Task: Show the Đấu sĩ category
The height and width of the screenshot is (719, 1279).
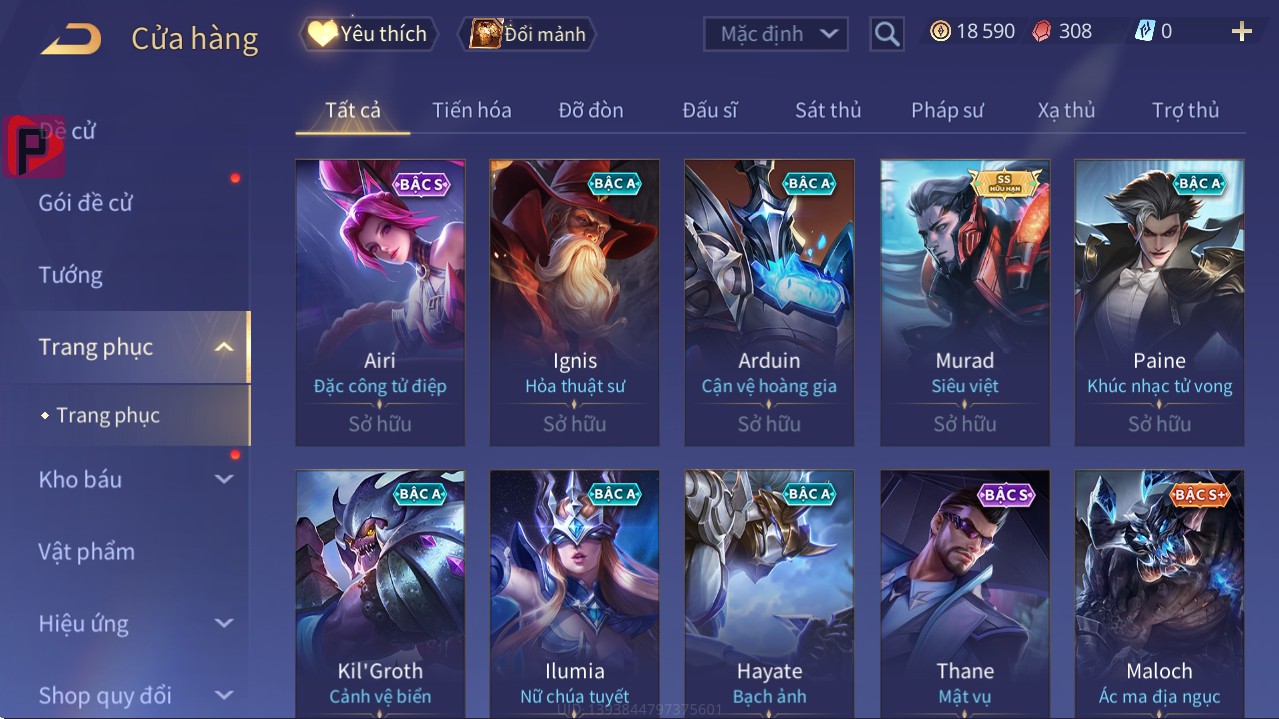Action: [x=709, y=110]
